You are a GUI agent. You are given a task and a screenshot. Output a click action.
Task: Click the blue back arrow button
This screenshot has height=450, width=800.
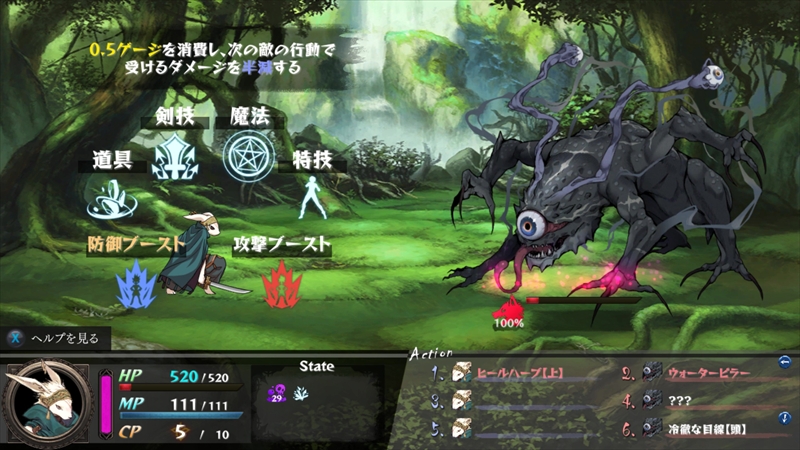786,362
